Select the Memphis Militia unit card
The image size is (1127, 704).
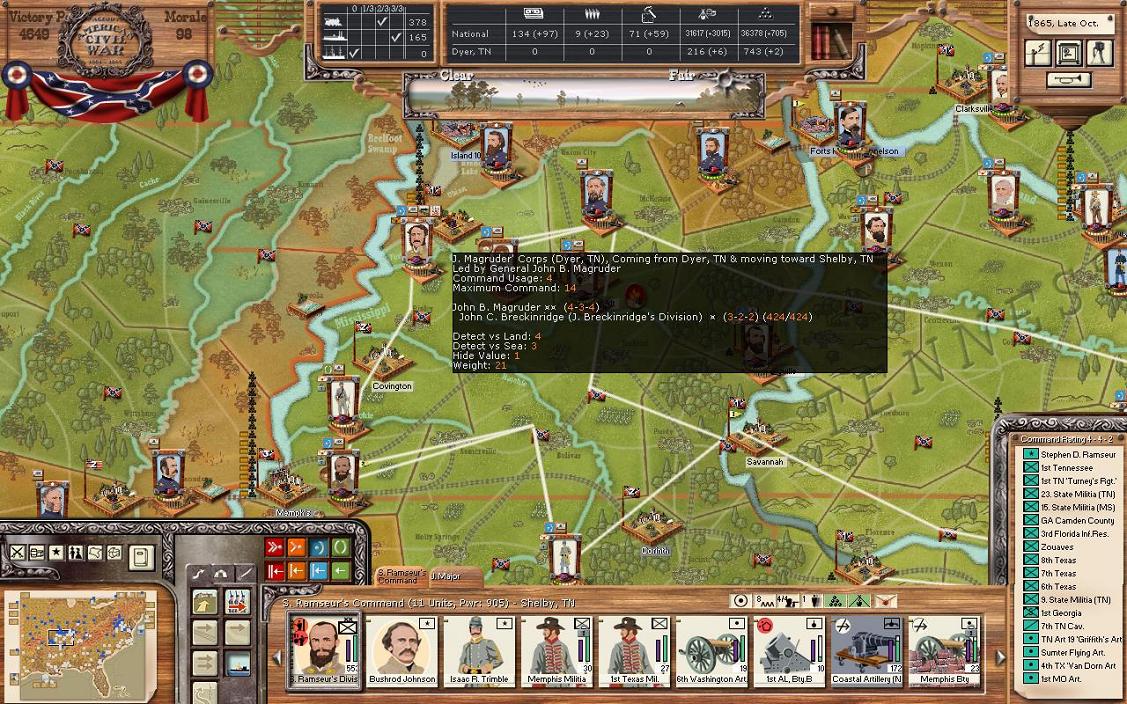tap(557, 650)
